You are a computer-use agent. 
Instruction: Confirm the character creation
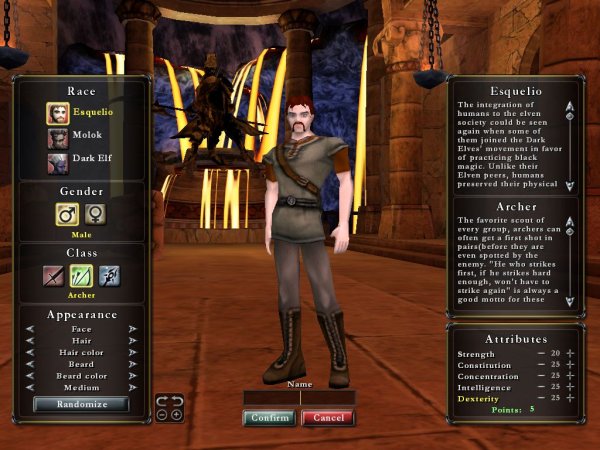(269, 418)
